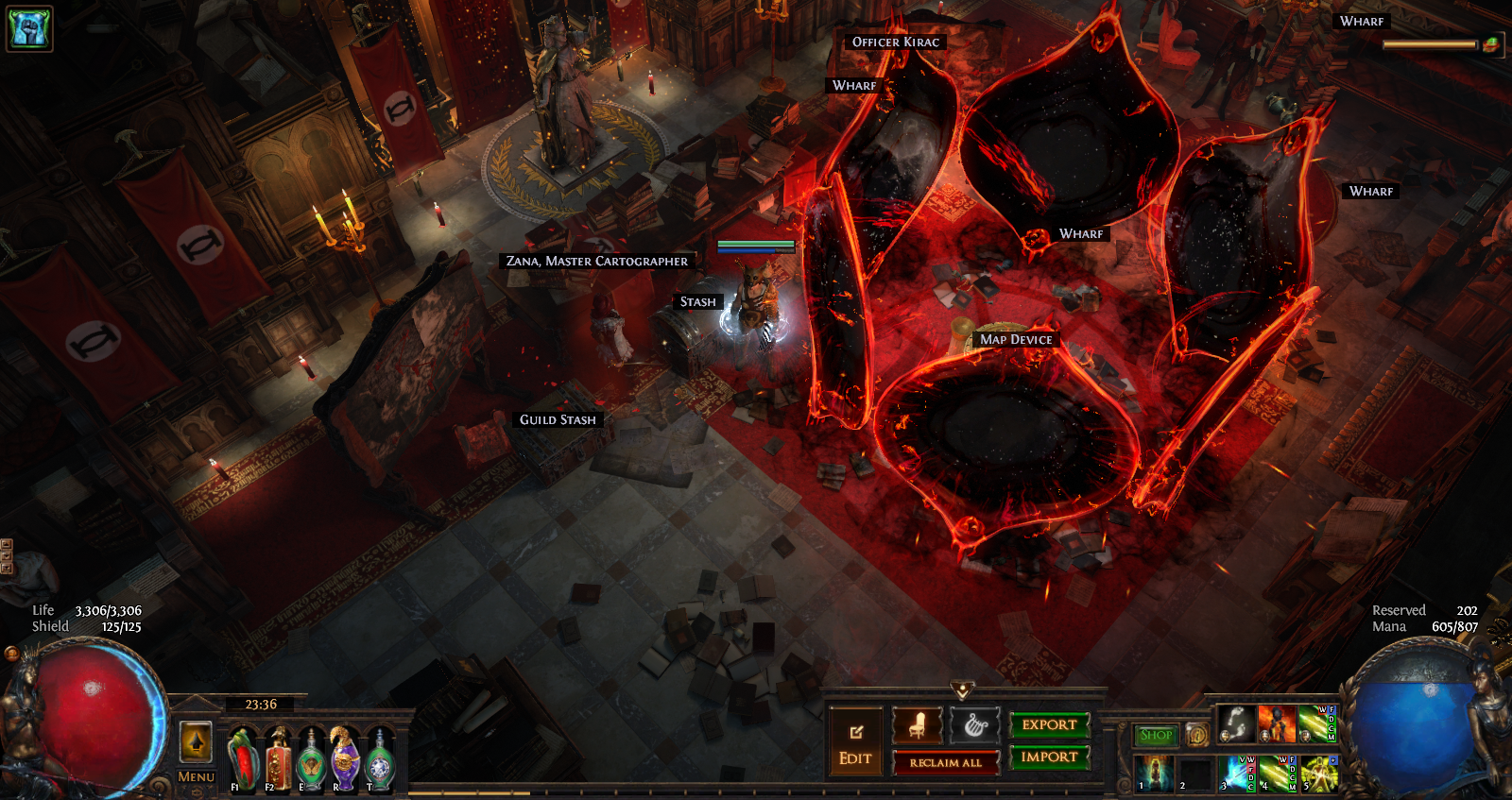The height and width of the screenshot is (800, 1512).
Task: Export the hideout layout
Action: click(1049, 724)
